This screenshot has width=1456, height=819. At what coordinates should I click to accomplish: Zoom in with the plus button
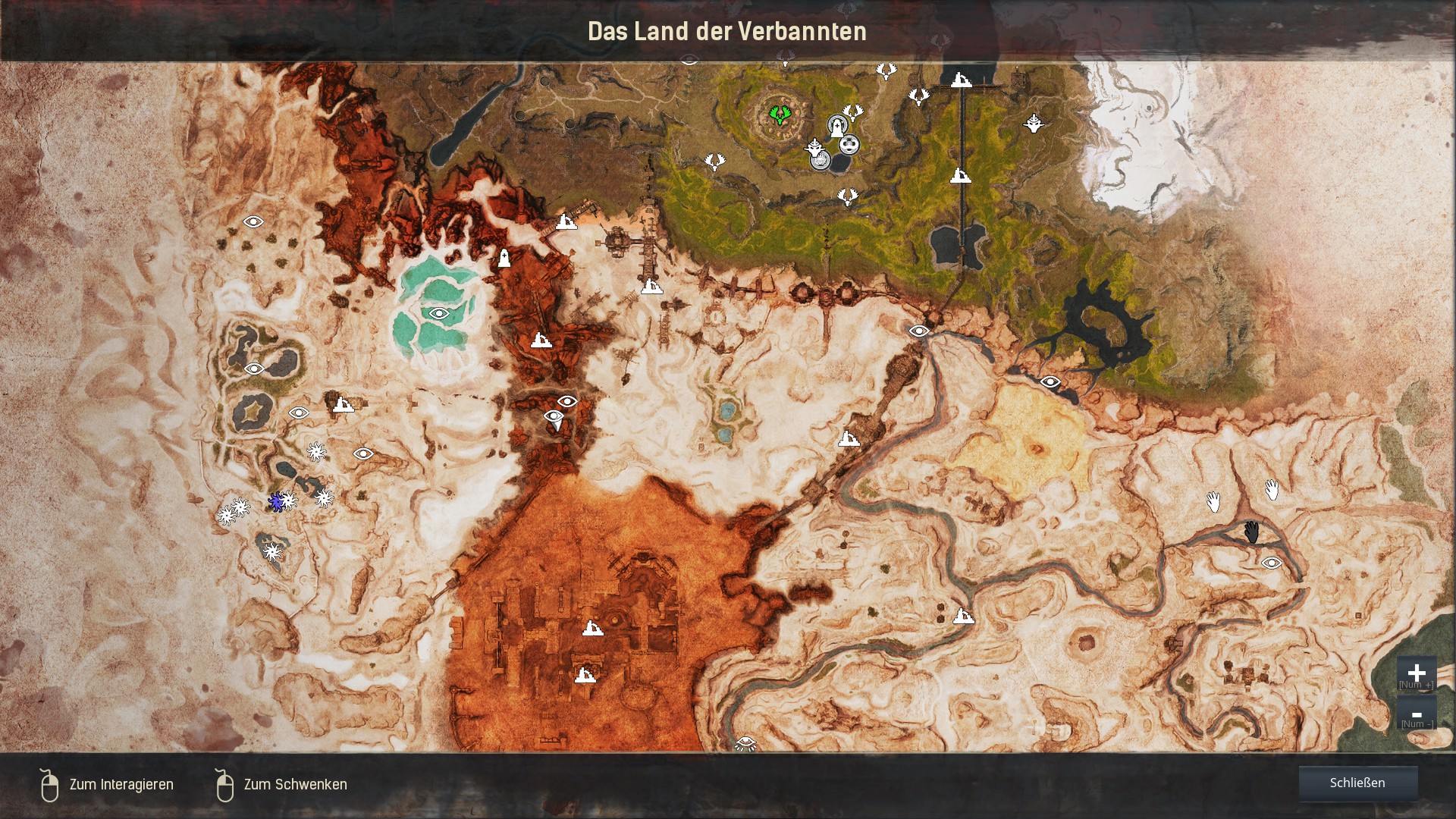pos(1416,673)
